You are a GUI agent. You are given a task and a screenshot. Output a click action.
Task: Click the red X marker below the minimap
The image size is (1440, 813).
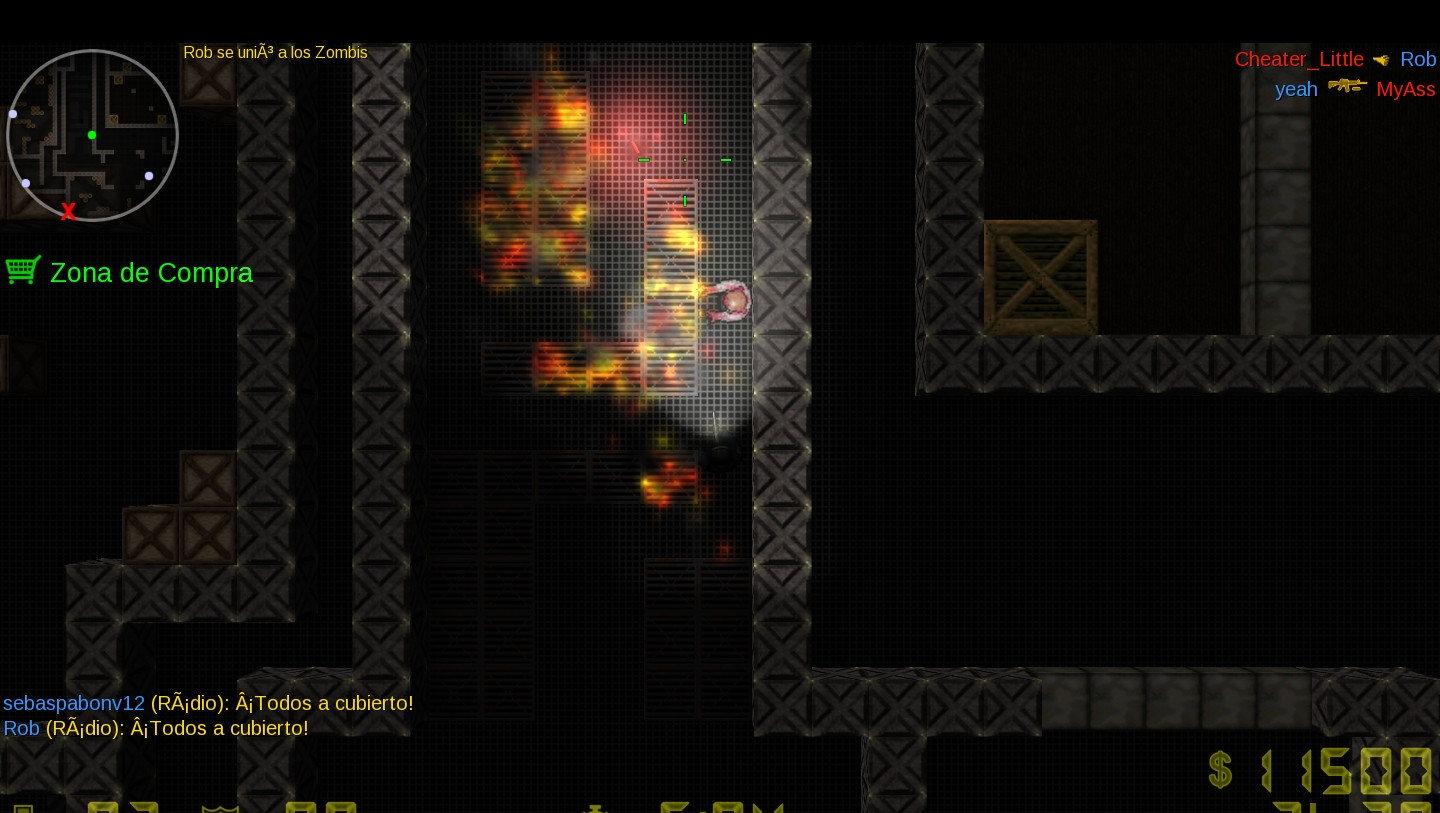tap(68, 211)
